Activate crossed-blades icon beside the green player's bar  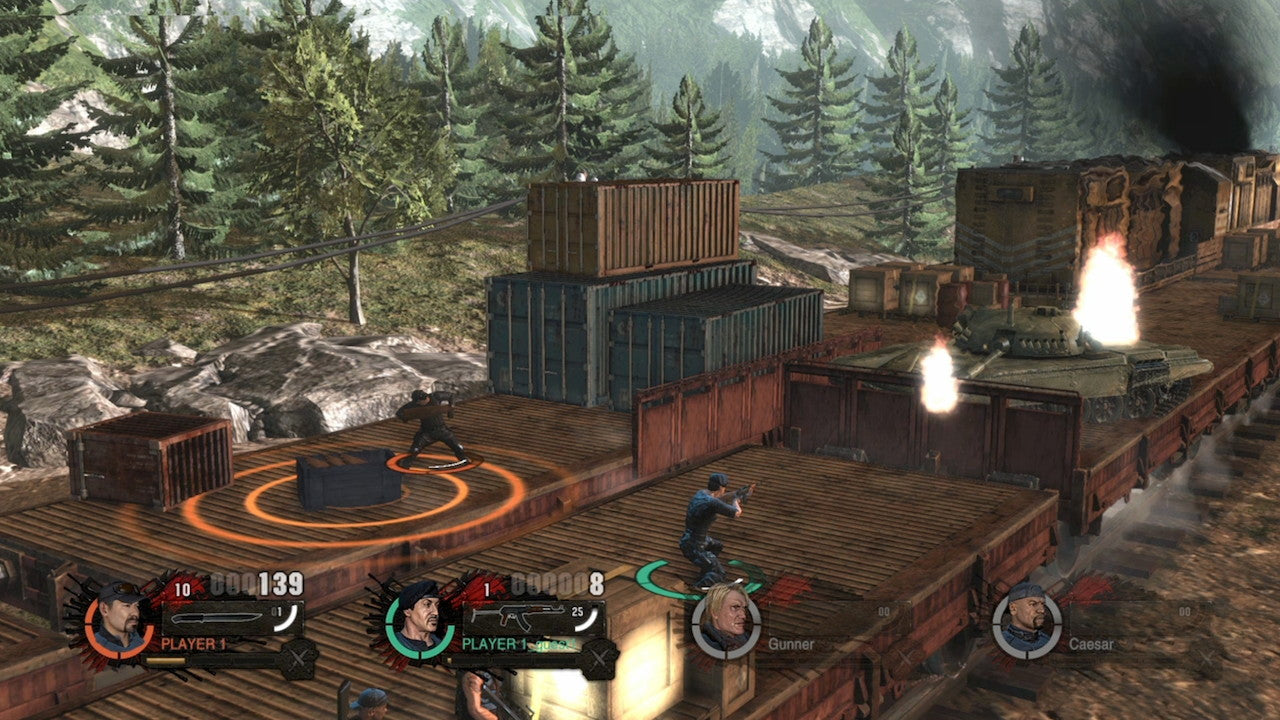click(599, 658)
